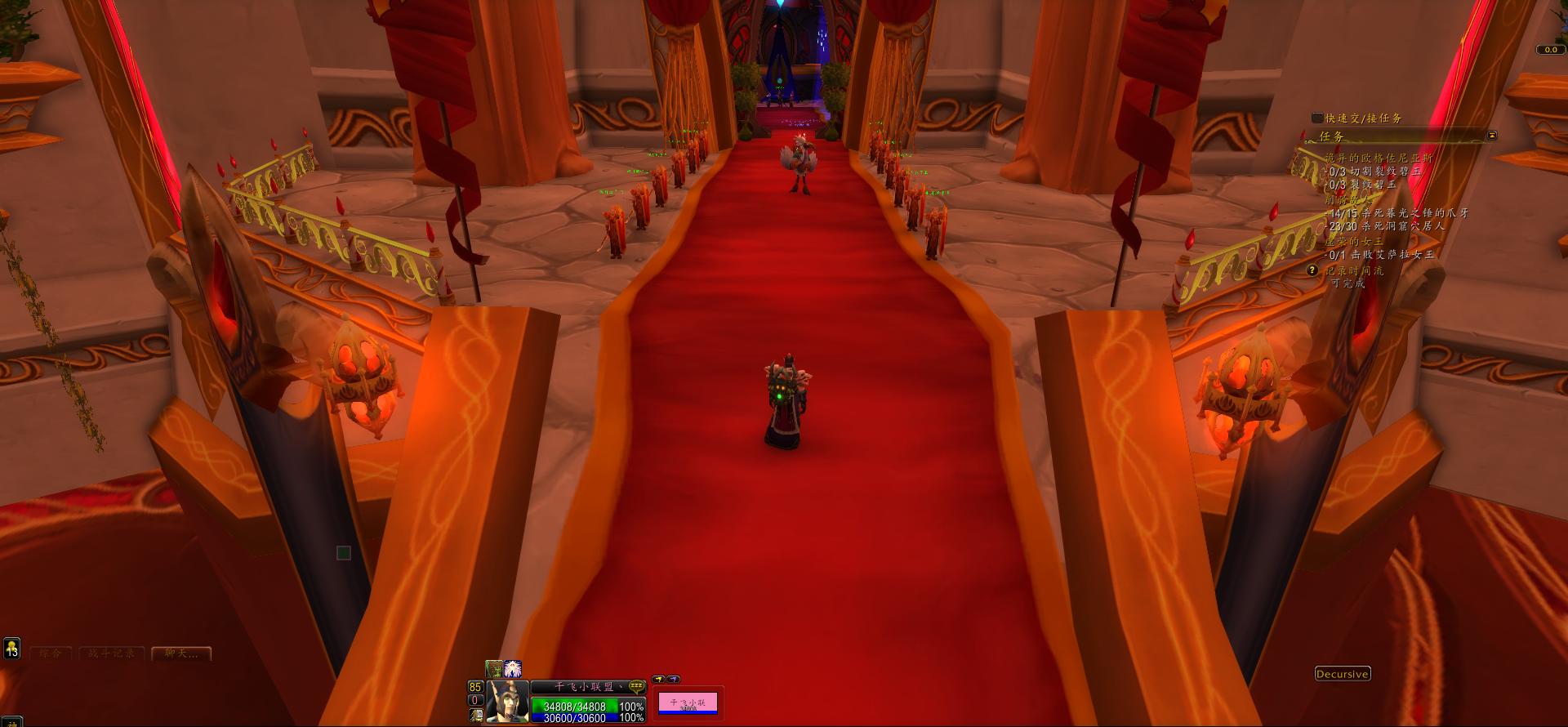Click the Decursive label

click(x=1343, y=674)
